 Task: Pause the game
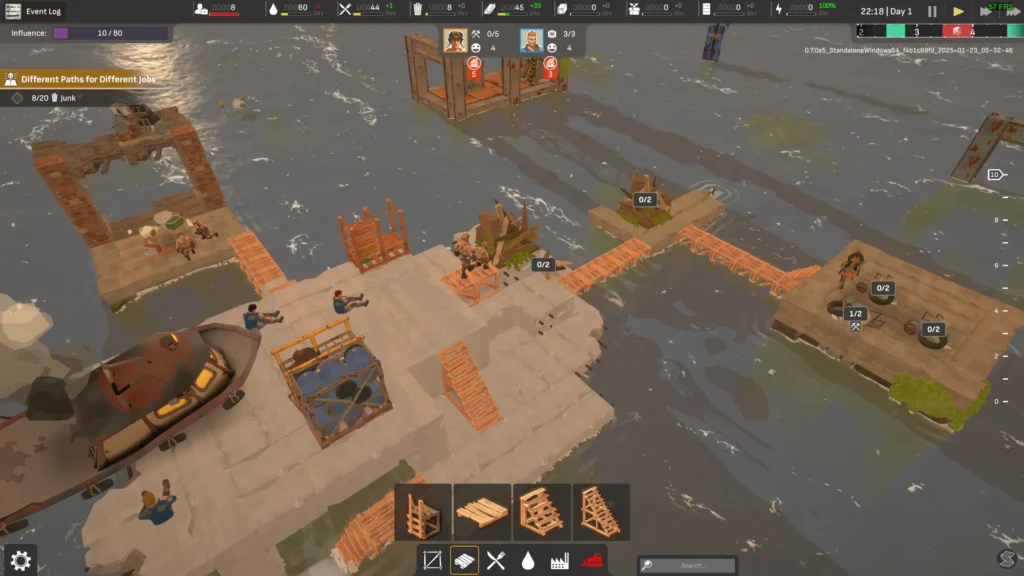point(932,12)
